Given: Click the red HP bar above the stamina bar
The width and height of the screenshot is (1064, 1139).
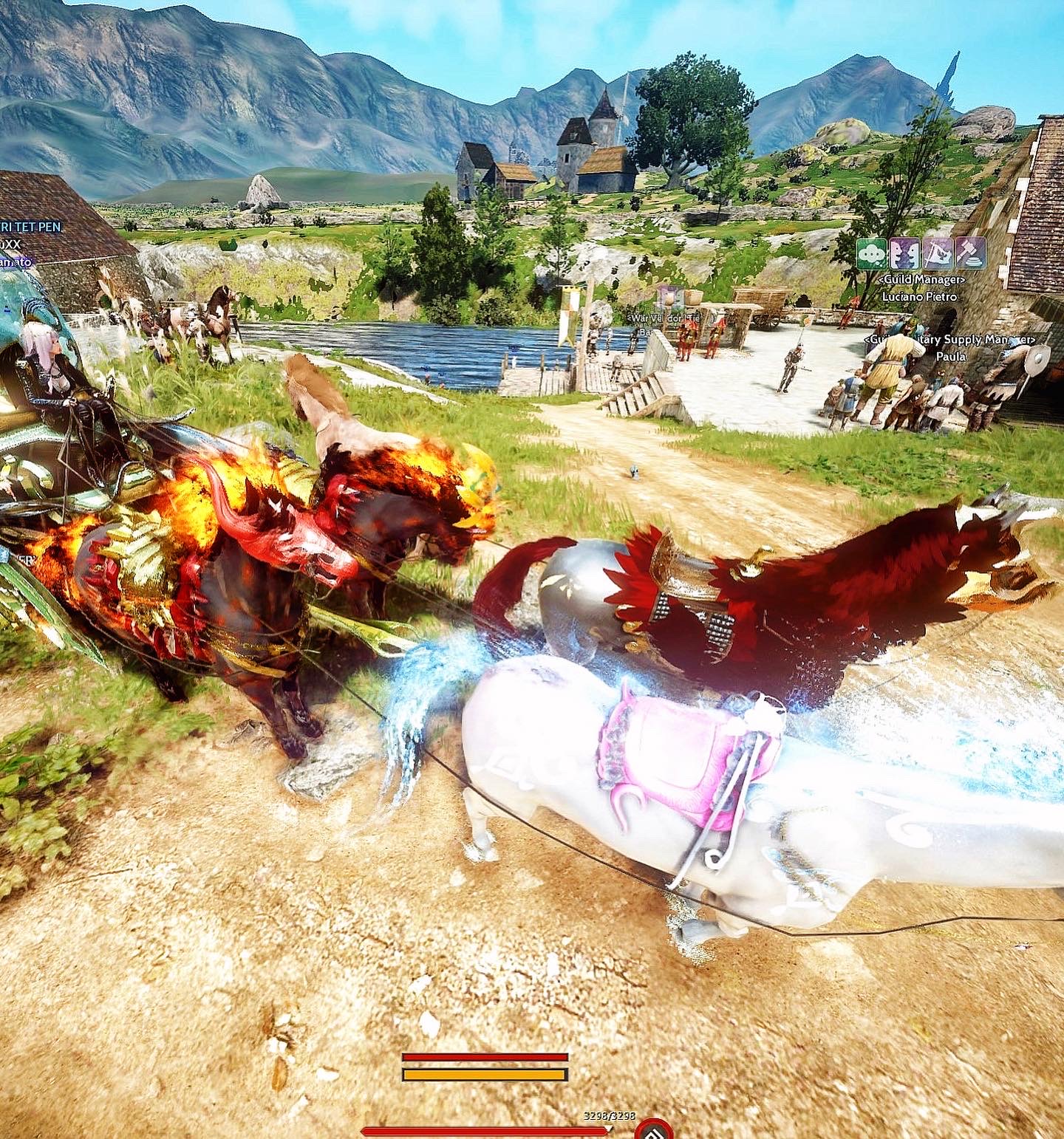Looking at the screenshot, I should click(485, 1057).
